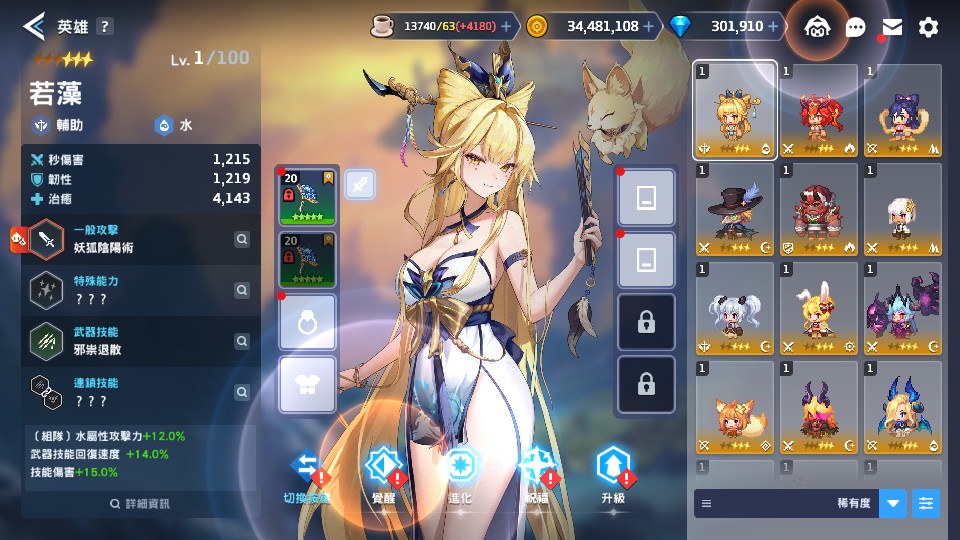Open the settings gear icon
The image size is (960, 540).
click(929, 27)
